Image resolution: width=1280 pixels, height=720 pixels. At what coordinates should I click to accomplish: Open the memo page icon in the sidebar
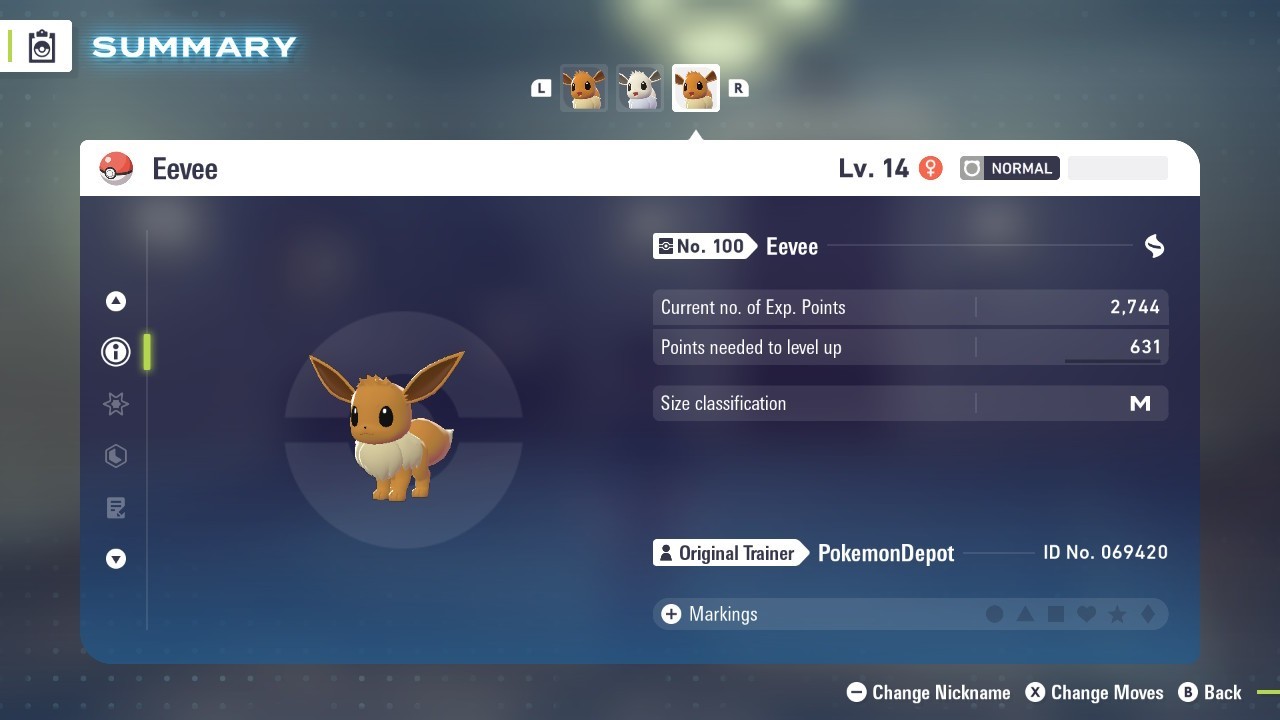point(115,508)
